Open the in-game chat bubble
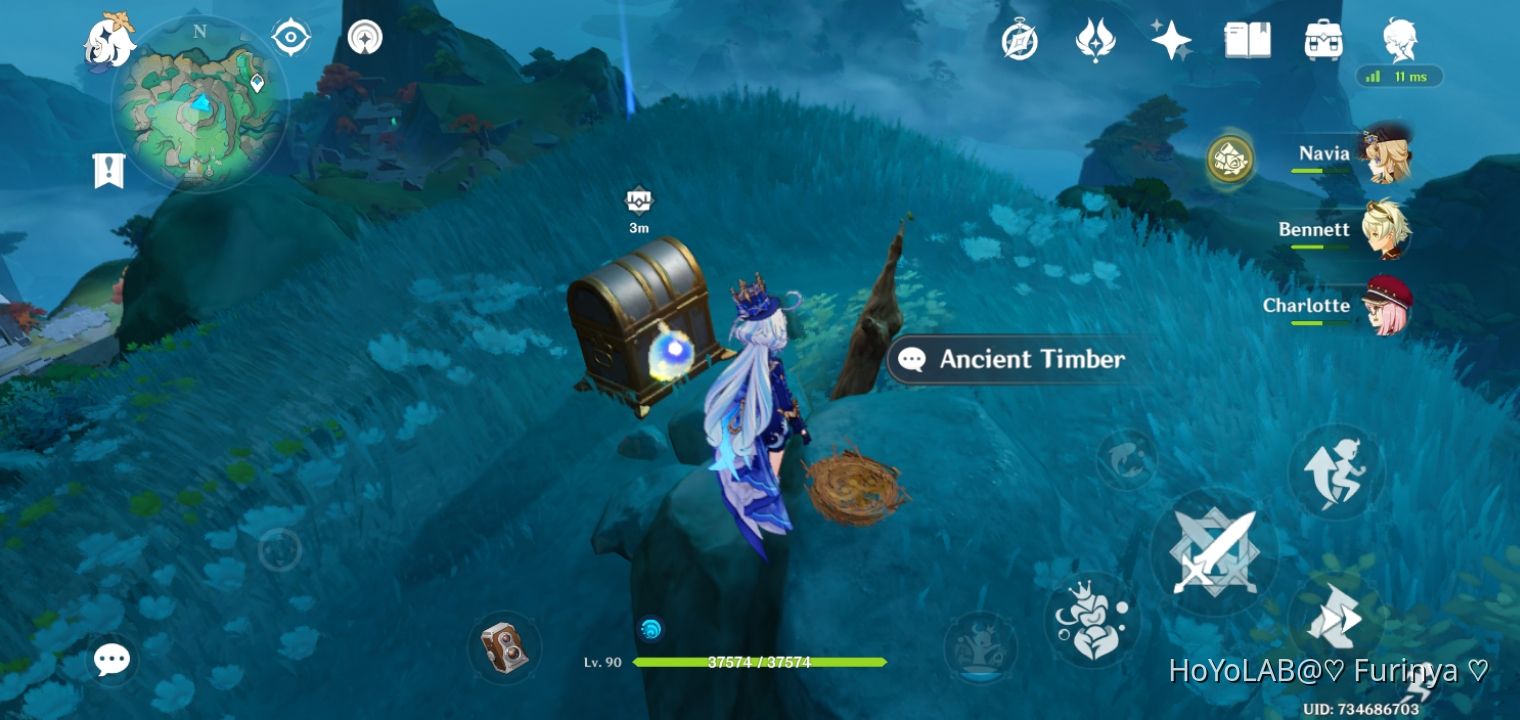The height and width of the screenshot is (720, 1520). tap(112, 659)
